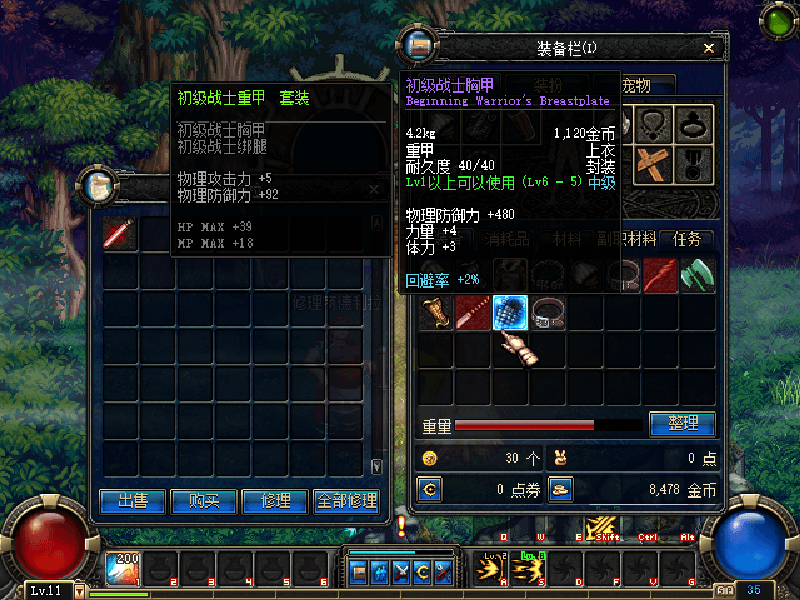Open the 副职材料 inventory tab
The image size is (800, 600).
(x=628, y=239)
